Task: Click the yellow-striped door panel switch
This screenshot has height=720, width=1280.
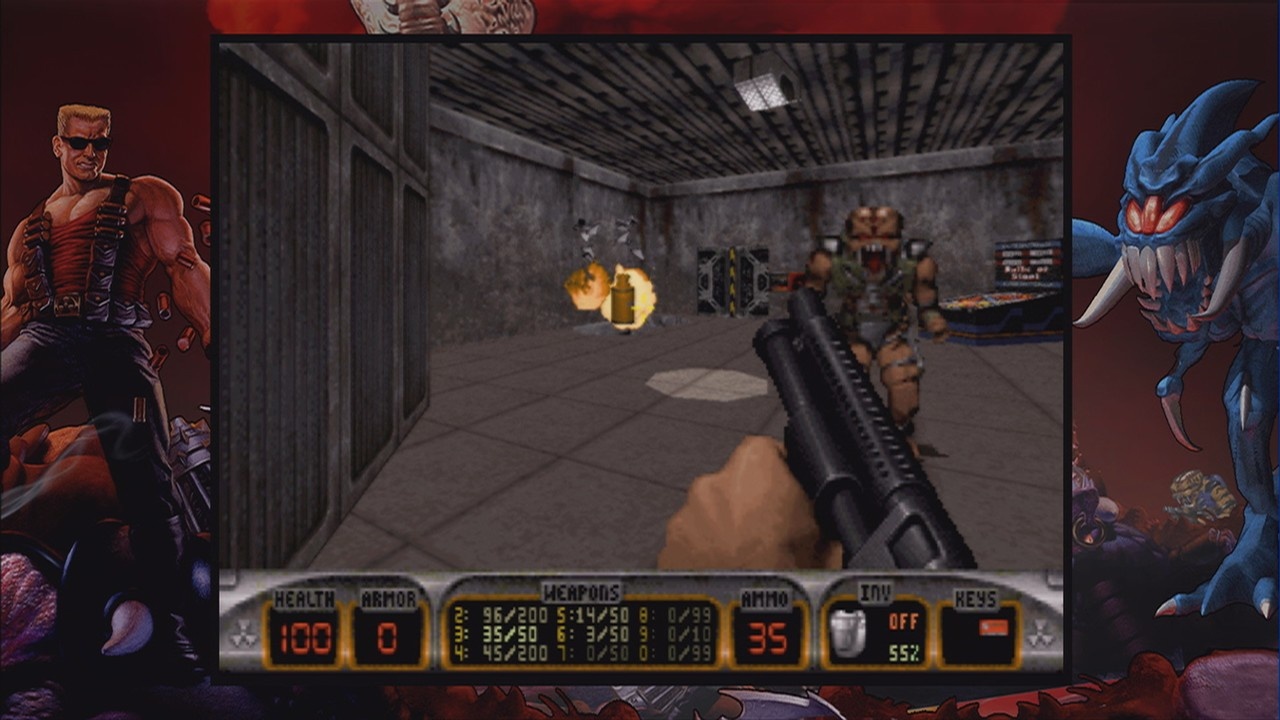Action: pos(733,280)
